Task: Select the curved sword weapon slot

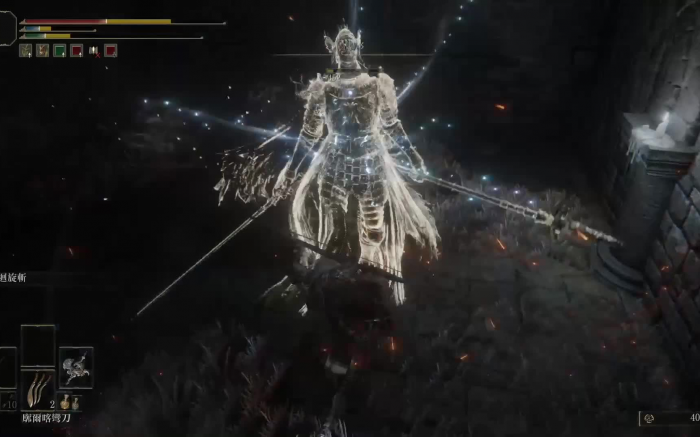Action: [38, 388]
